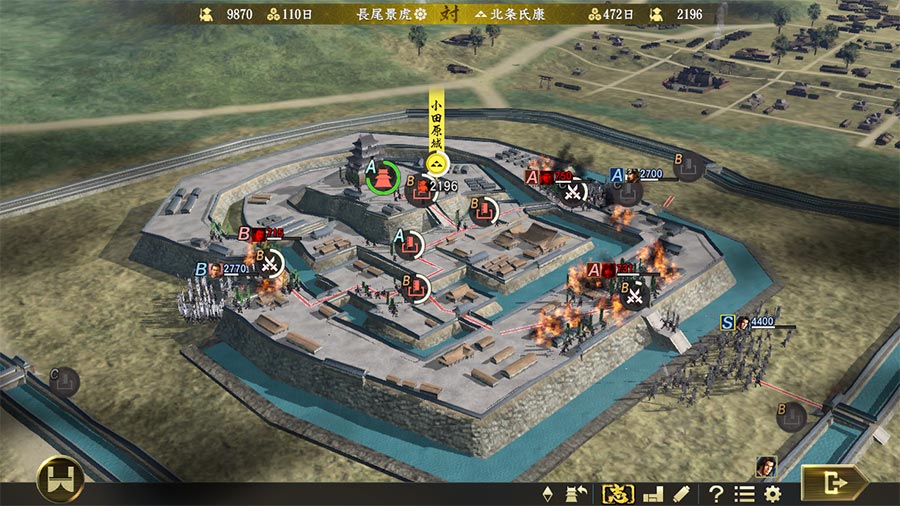Select the 小田原城 castle name banner
The width and height of the screenshot is (900, 506).
436,133
